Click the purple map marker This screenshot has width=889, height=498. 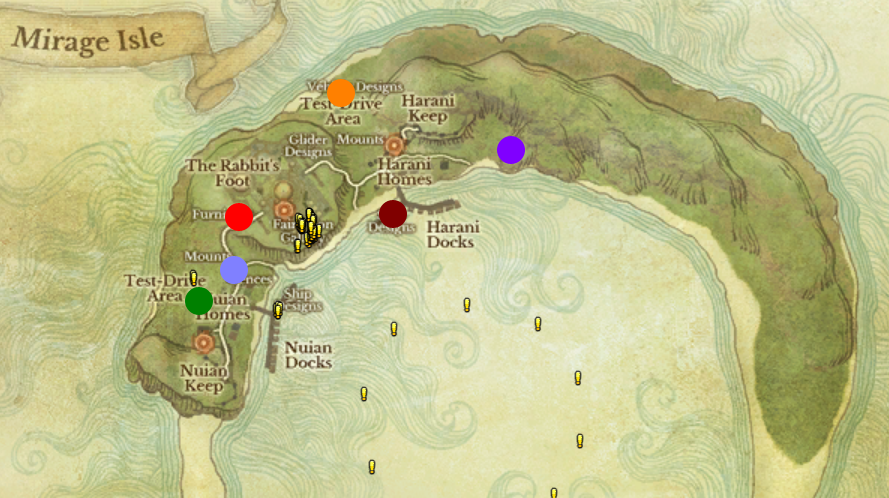[x=511, y=150]
